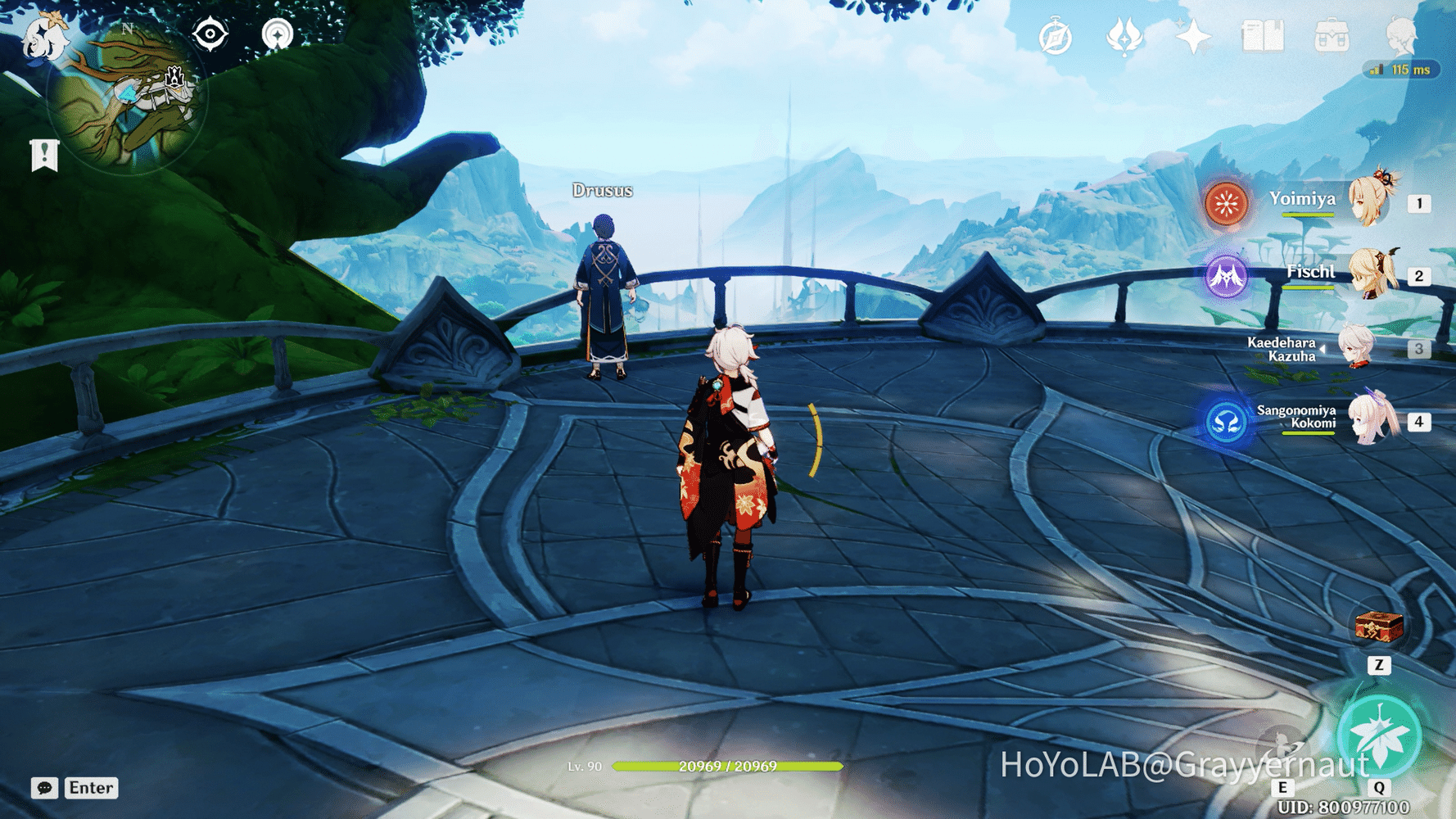Click the Drusus NPC nameplate
This screenshot has width=1456, height=819.
point(602,190)
